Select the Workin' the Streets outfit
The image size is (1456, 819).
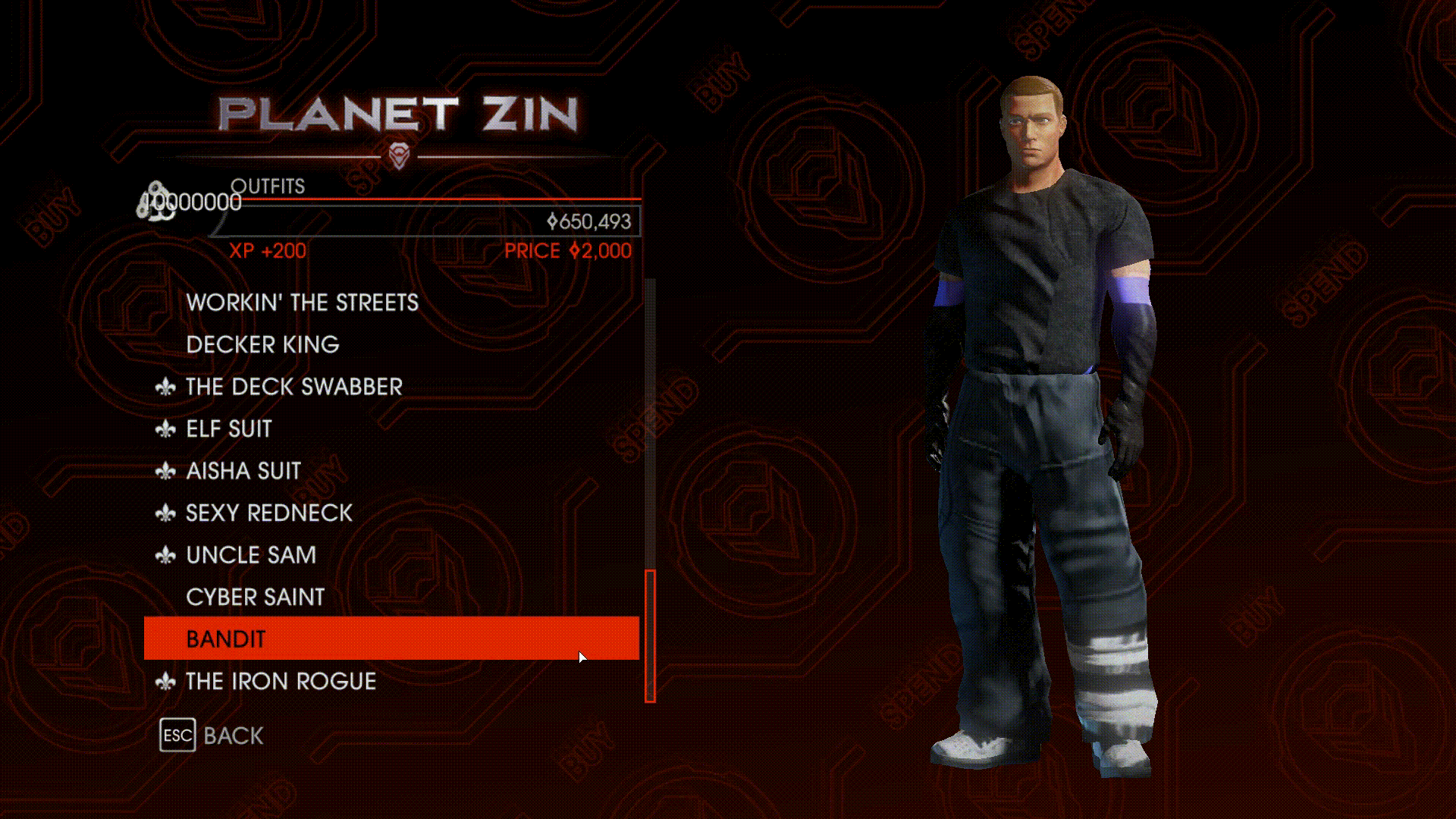point(302,303)
